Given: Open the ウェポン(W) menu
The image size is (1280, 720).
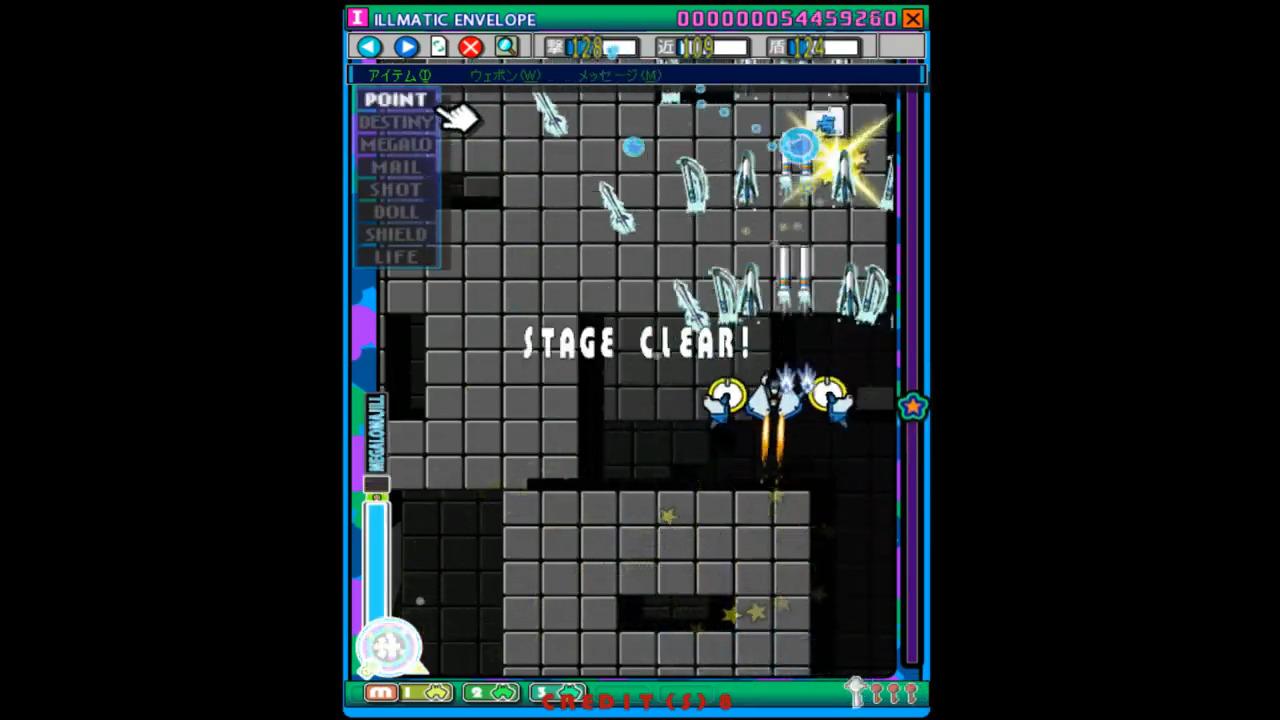Looking at the screenshot, I should [505, 75].
